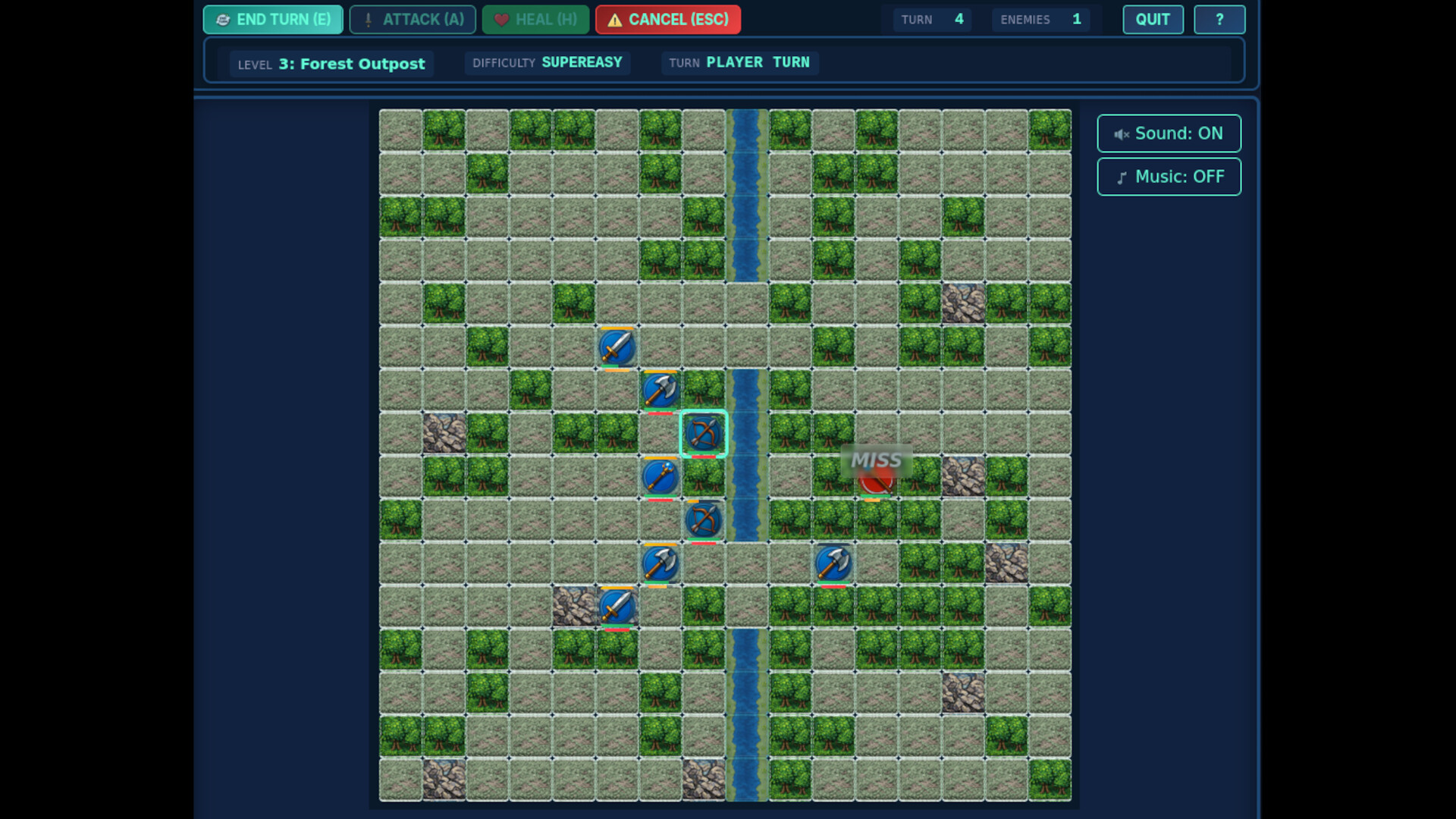Click the ENEMIES counter display
1456x819 pixels.
(1040, 20)
